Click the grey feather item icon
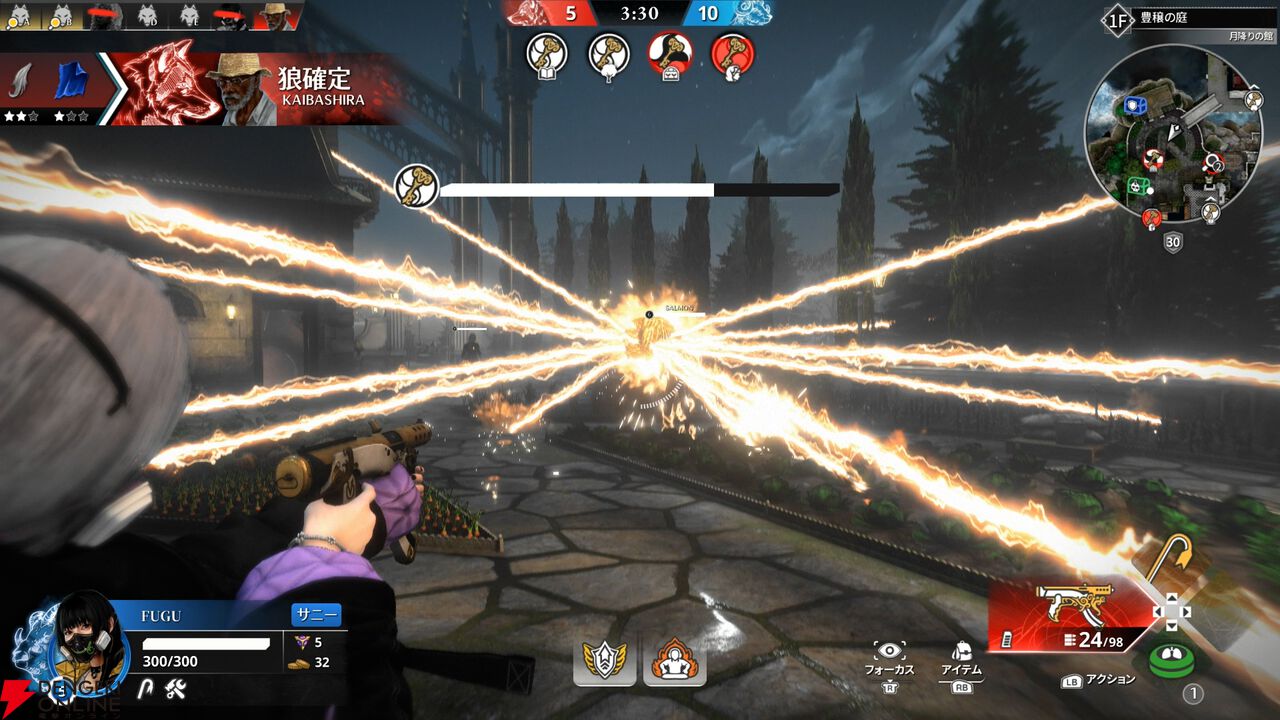1280x720 pixels. [x=20, y=81]
